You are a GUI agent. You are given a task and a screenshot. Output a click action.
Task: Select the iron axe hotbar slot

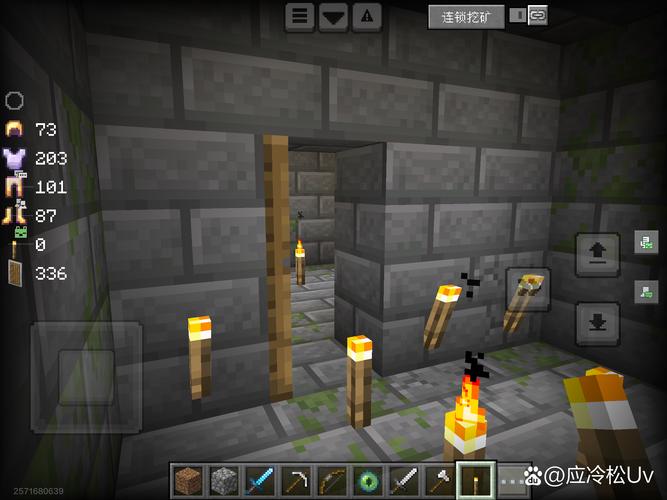click(x=440, y=481)
